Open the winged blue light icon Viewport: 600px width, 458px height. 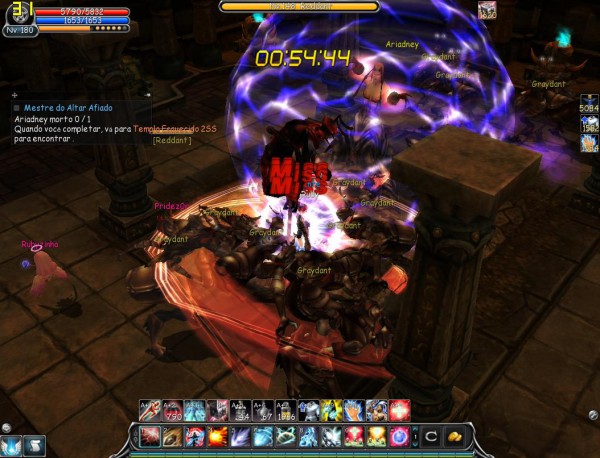click(x=12, y=445)
